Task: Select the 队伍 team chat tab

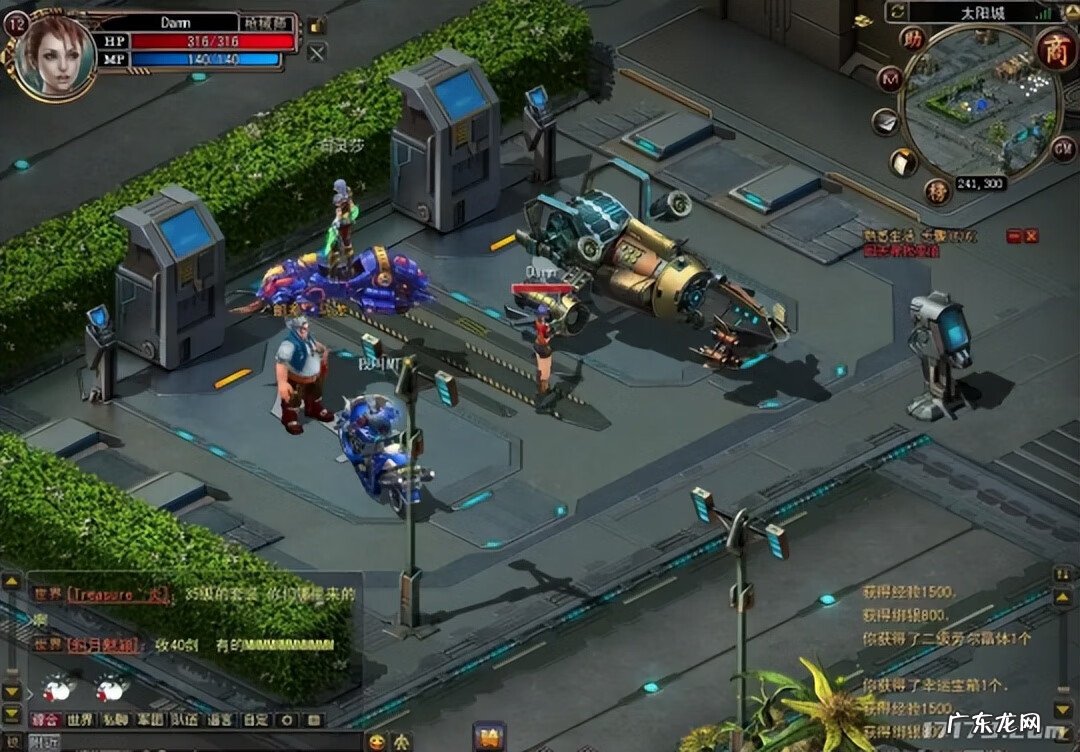Action: (186, 719)
